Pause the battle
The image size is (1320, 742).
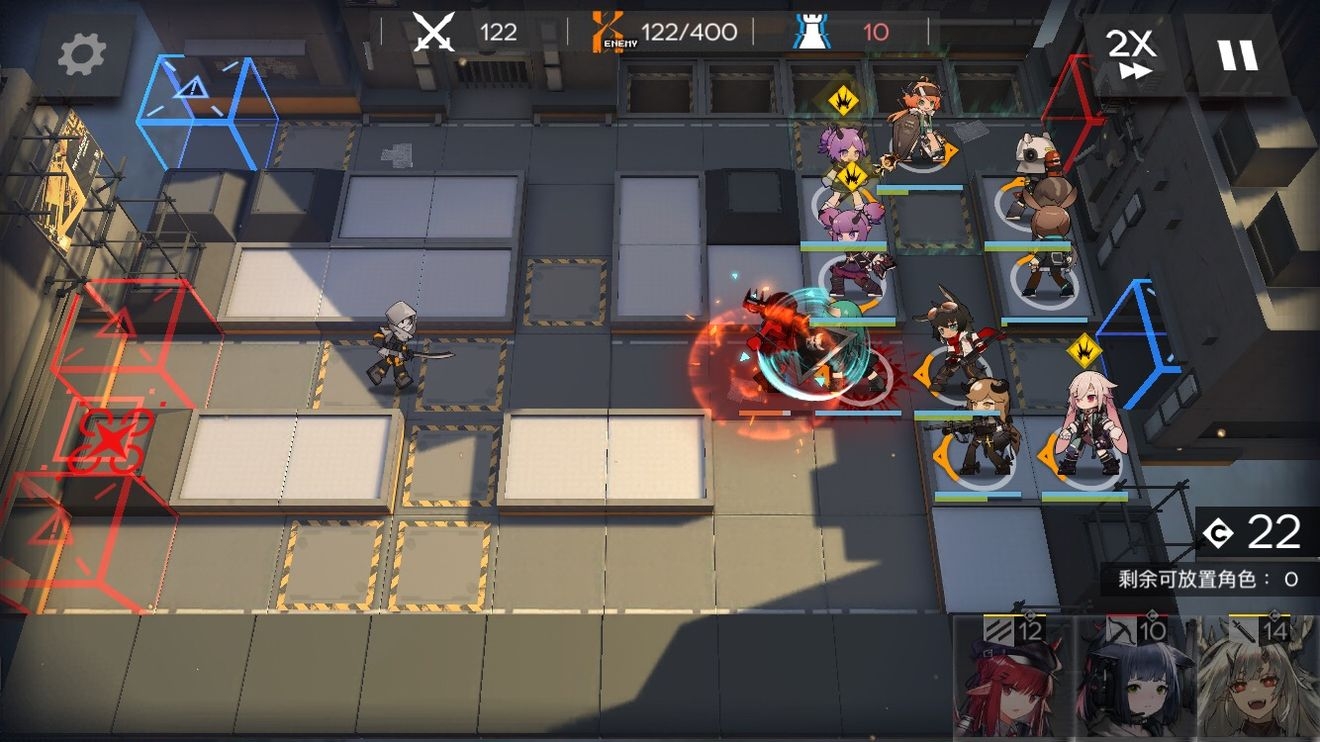click(x=1237, y=54)
